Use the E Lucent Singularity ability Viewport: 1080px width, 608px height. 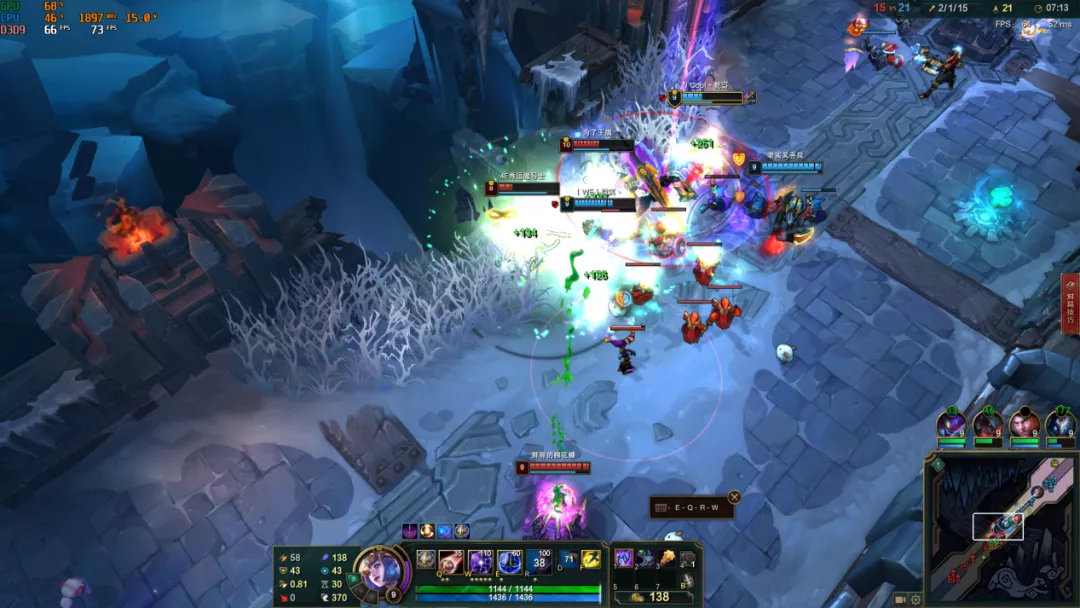click(x=510, y=561)
